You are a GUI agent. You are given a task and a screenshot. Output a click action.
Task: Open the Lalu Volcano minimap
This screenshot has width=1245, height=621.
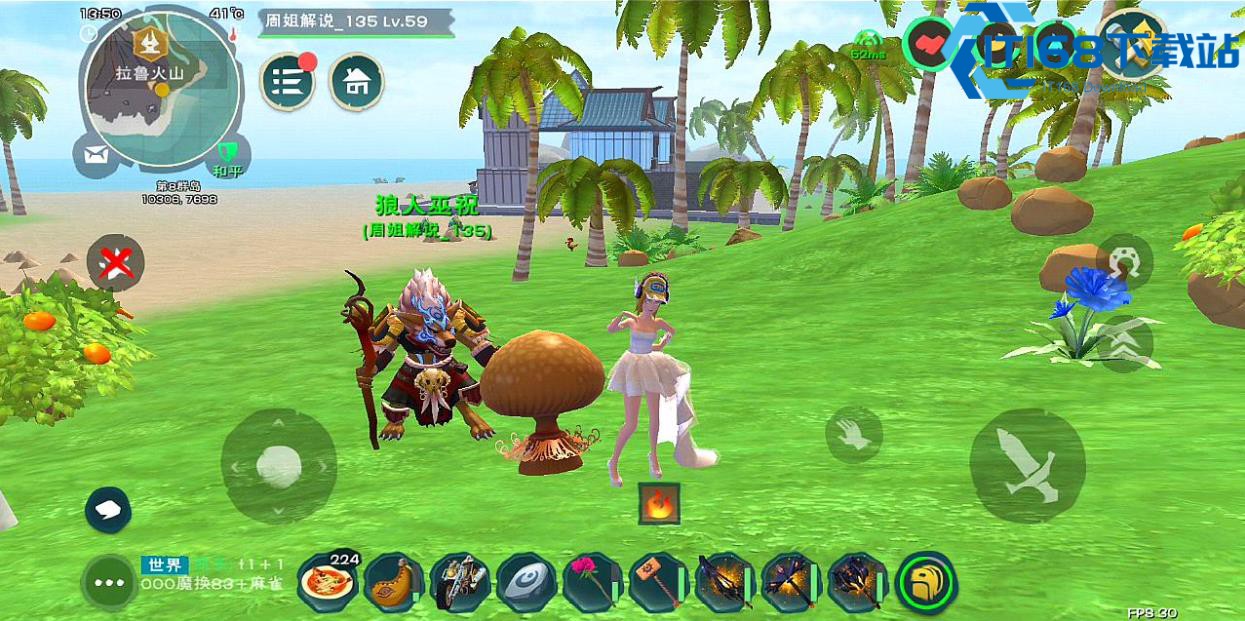coord(160,87)
